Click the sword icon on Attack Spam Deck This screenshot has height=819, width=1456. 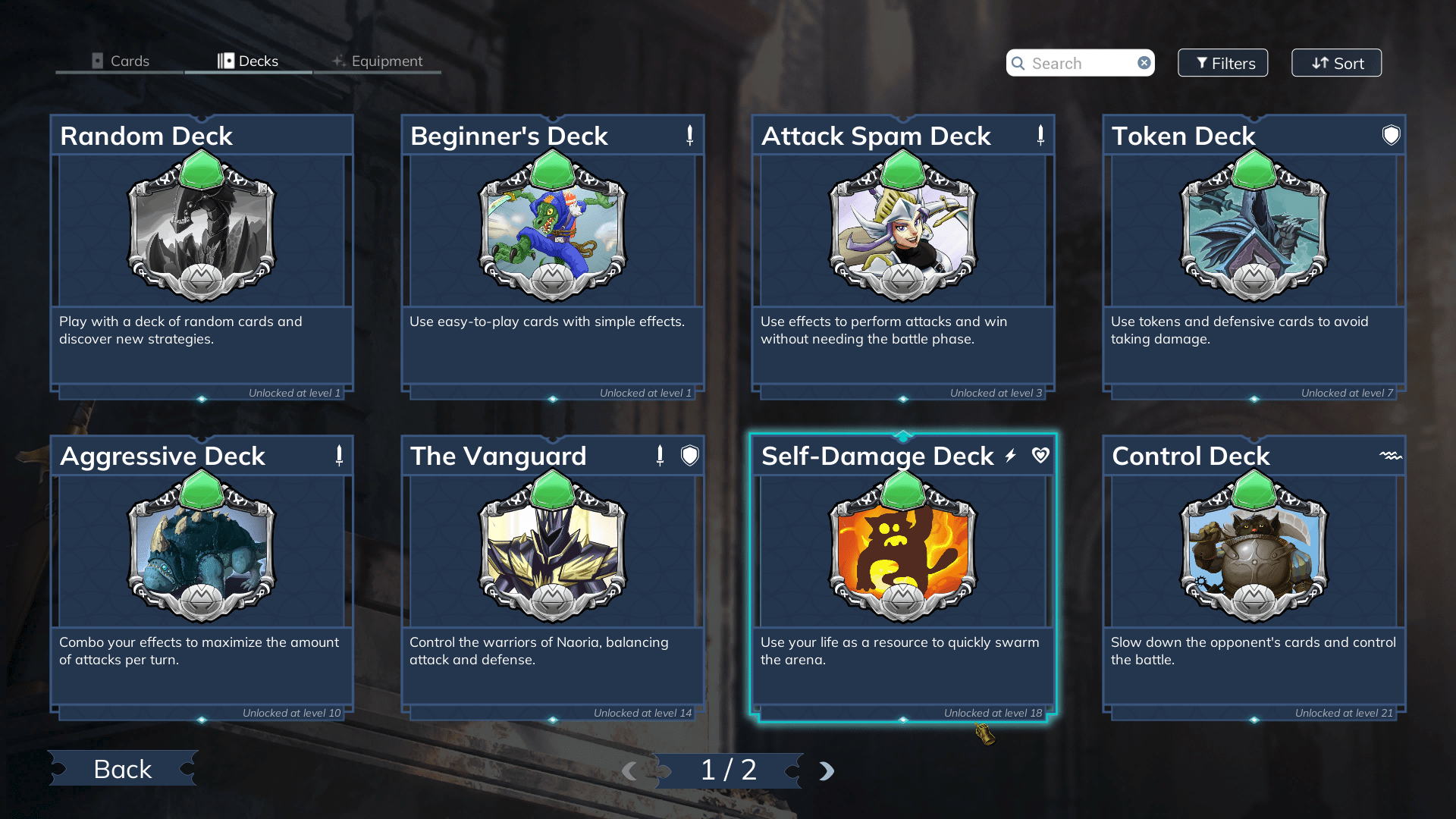[1040, 134]
